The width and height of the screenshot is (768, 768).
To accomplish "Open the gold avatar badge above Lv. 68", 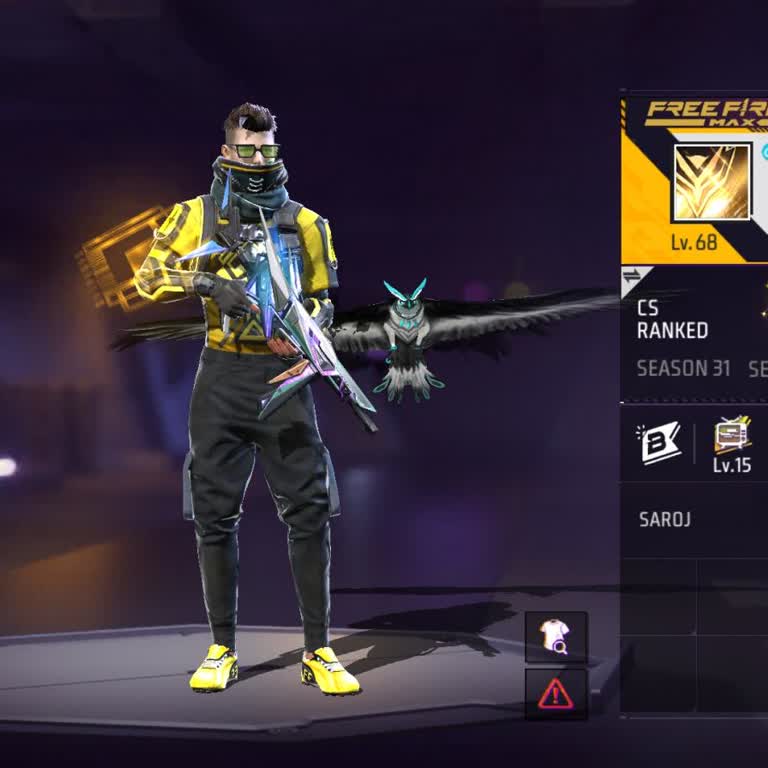I will point(711,183).
